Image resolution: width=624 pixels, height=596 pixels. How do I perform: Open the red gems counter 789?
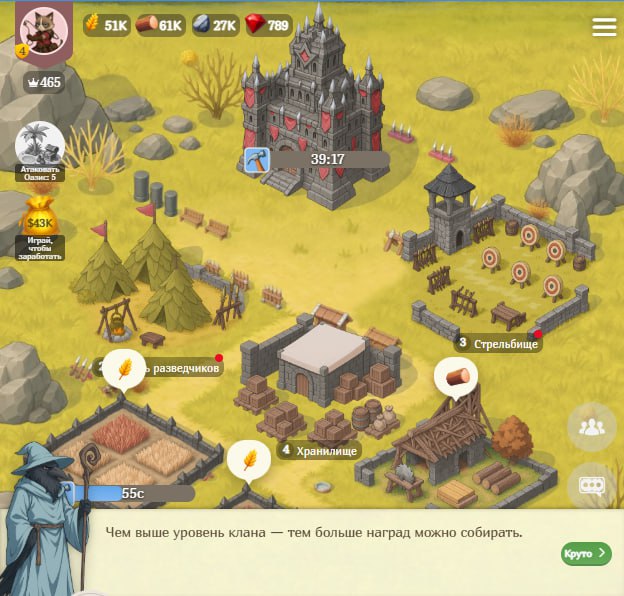tap(268, 25)
